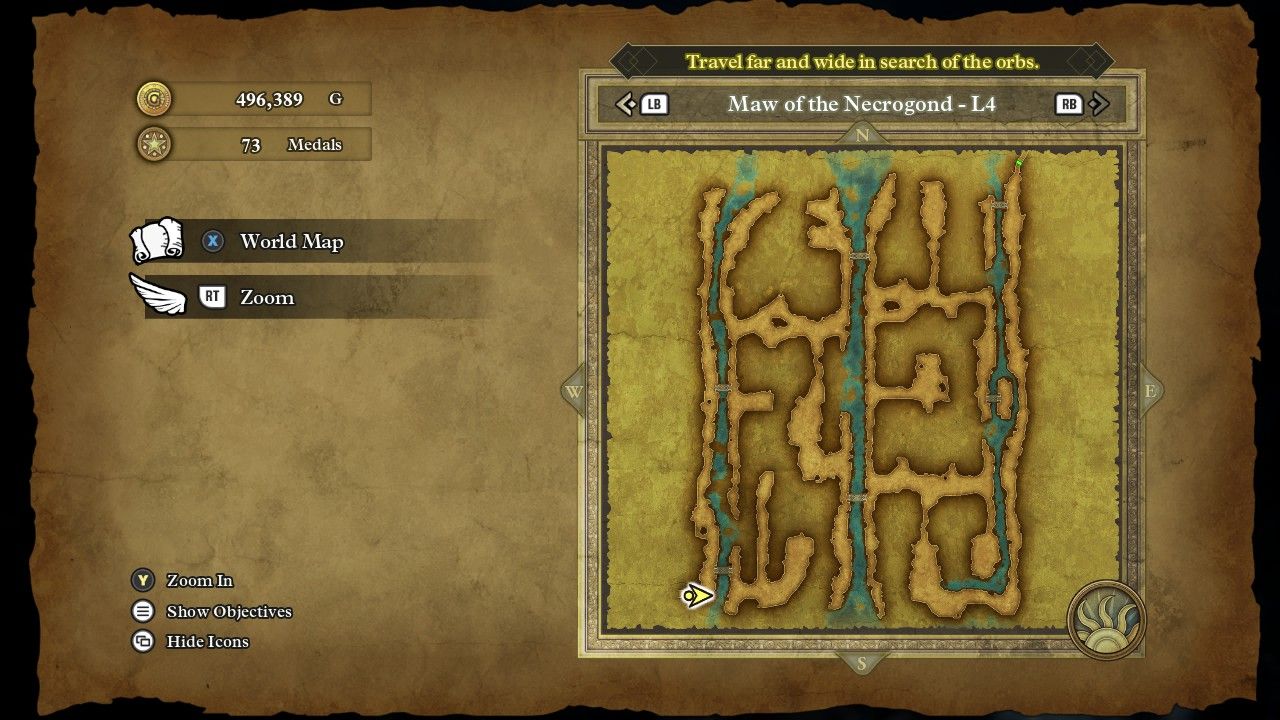The image size is (1280, 720).
Task: Click the west compass arrow on map
Action: (x=574, y=392)
